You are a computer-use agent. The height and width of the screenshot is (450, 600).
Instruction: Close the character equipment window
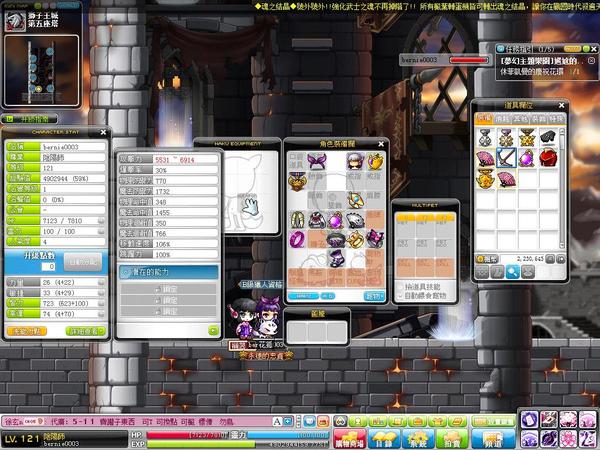(x=381, y=143)
